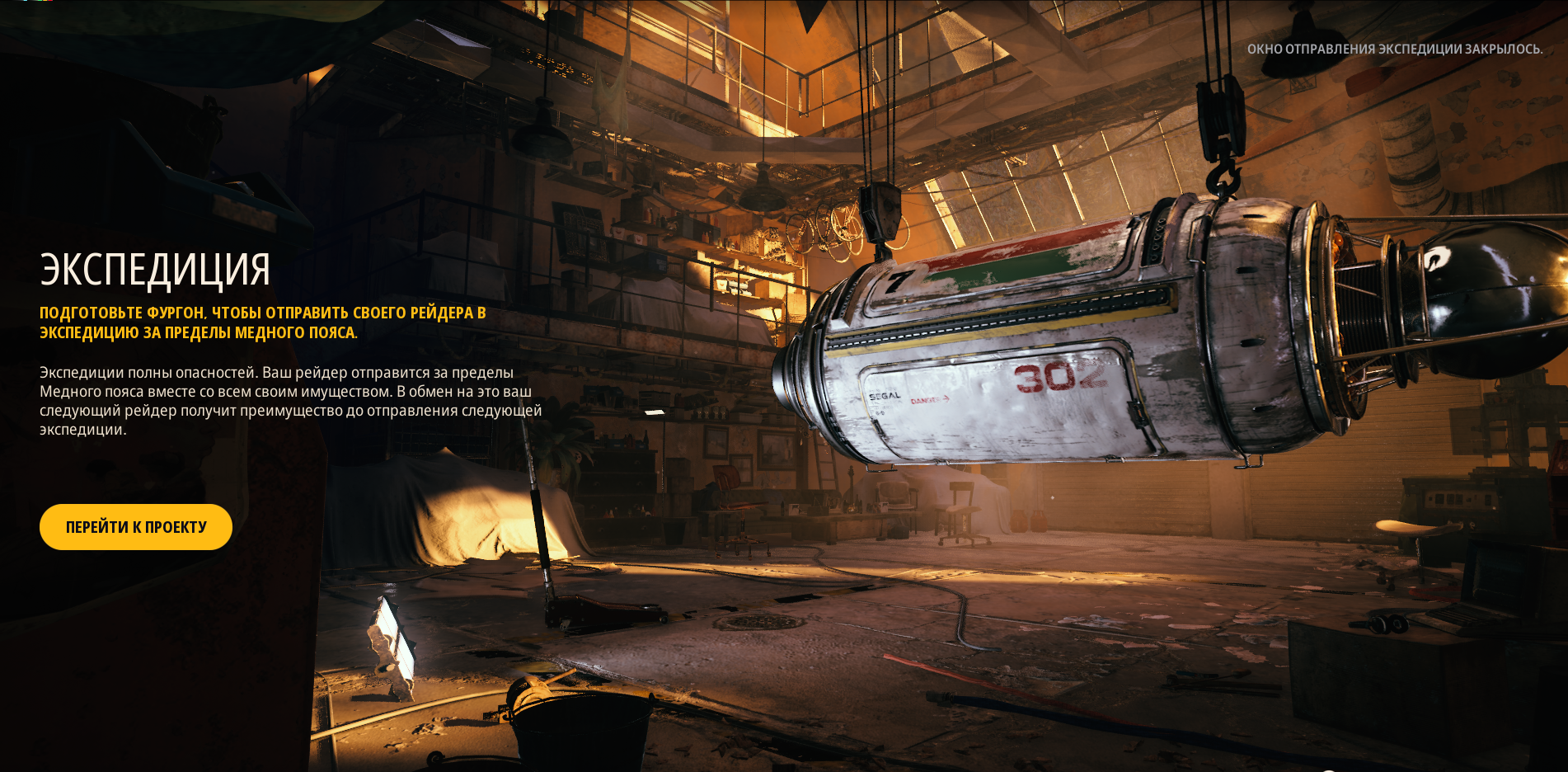Open the project via Перейти к проекту
This screenshot has width=1568, height=772.
(x=136, y=527)
